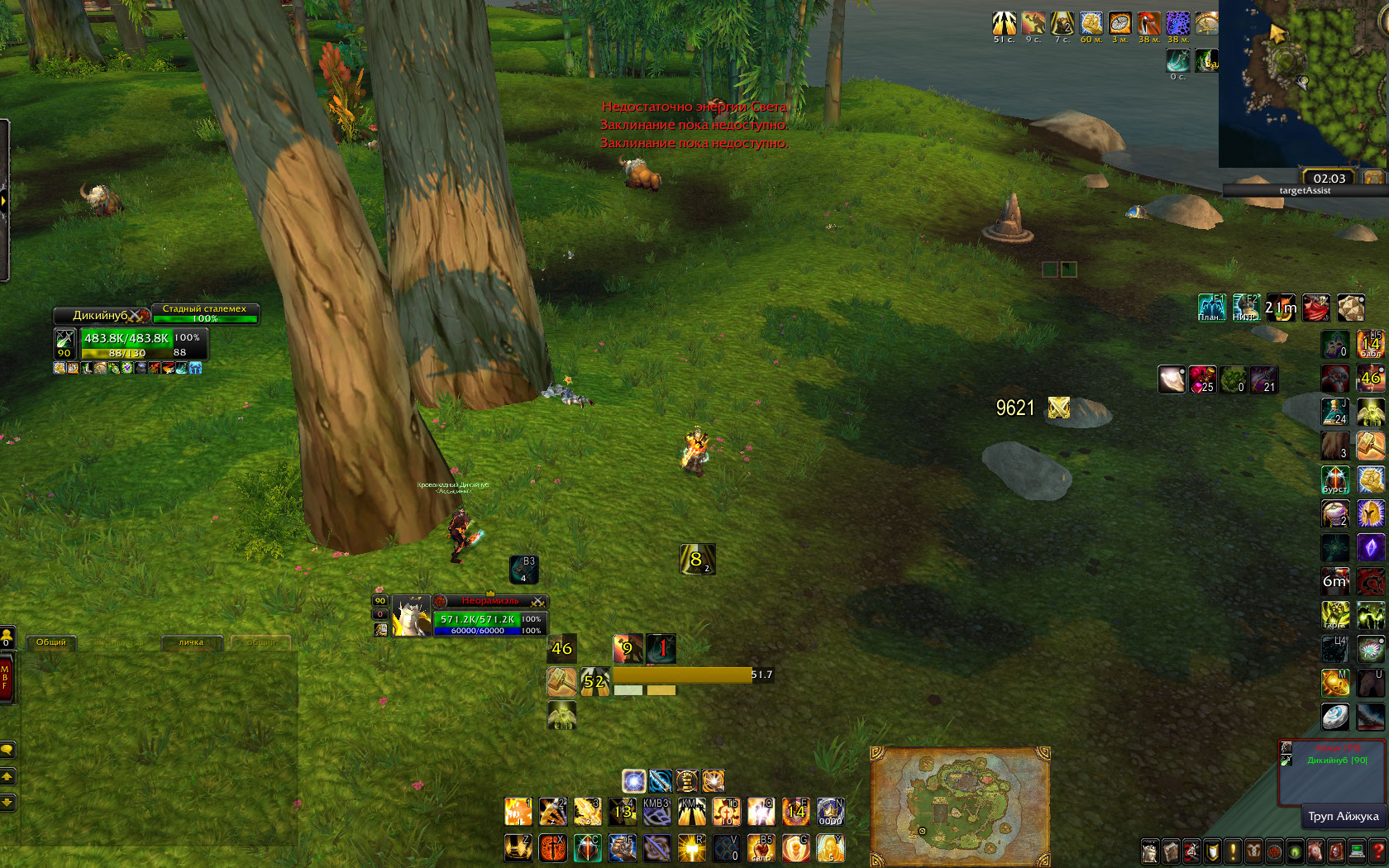This screenshot has height=868, width=1389.
Task: Use the ability labeled бурст
Action: pos(1335,479)
